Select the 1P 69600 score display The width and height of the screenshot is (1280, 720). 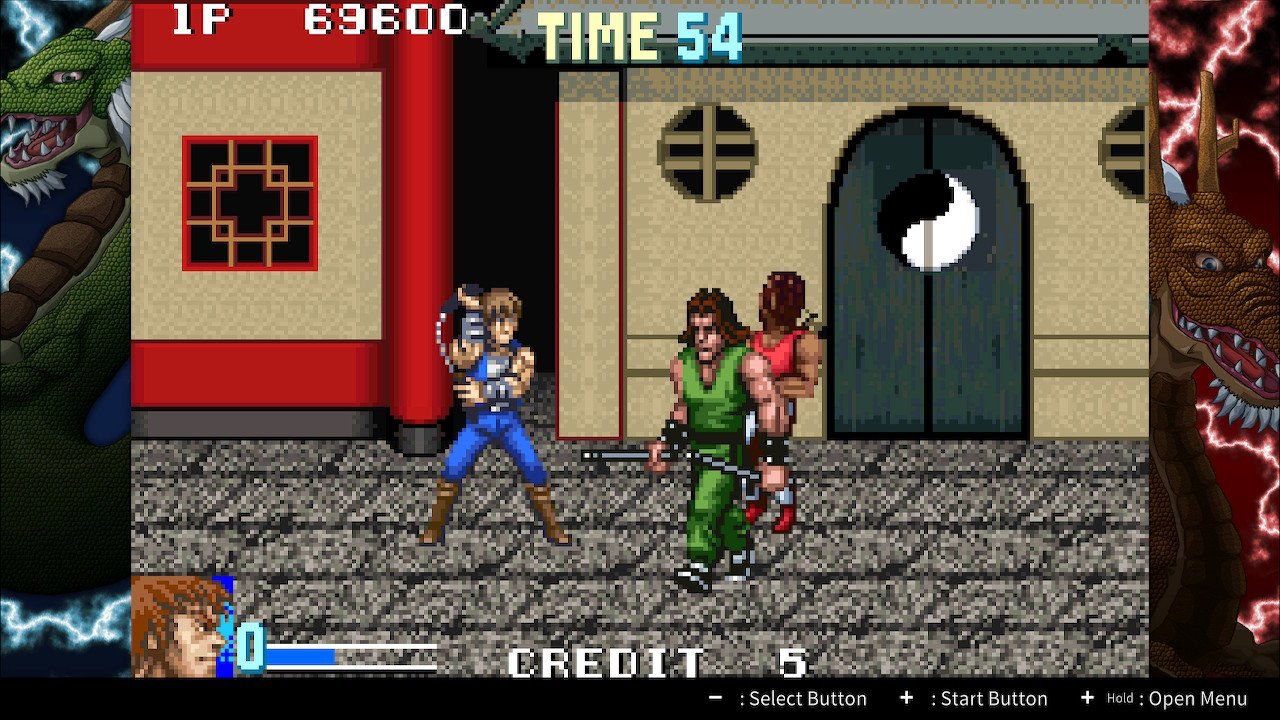click(x=320, y=17)
